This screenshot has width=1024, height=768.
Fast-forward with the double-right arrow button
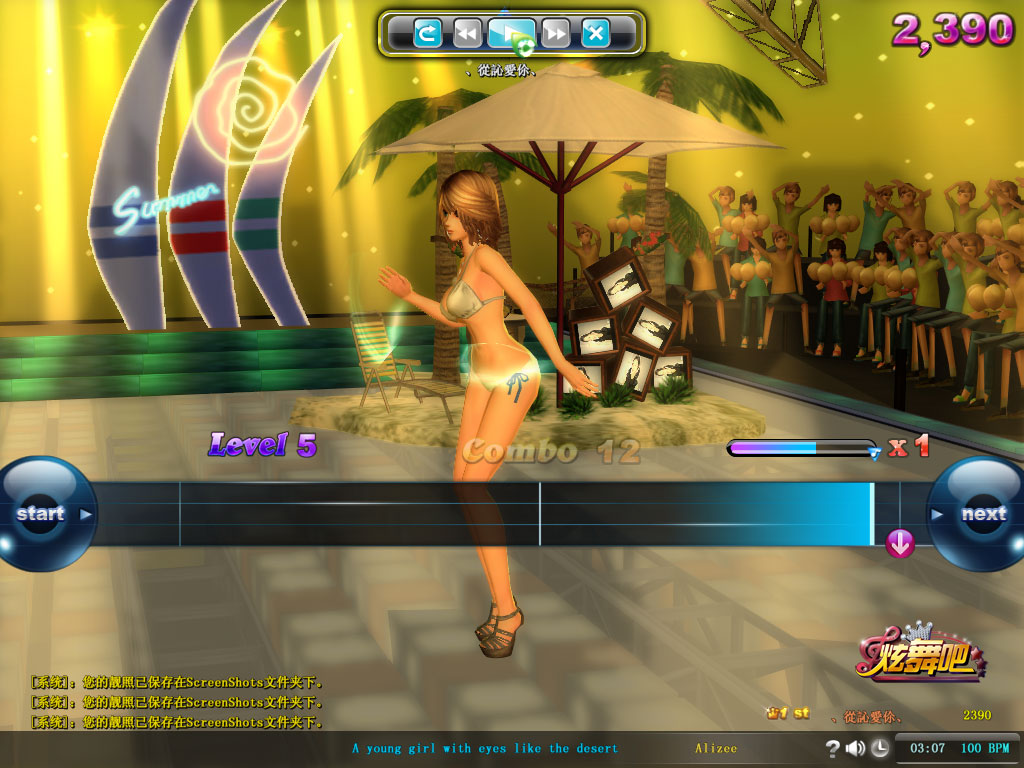pyautogui.click(x=556, y=34)
